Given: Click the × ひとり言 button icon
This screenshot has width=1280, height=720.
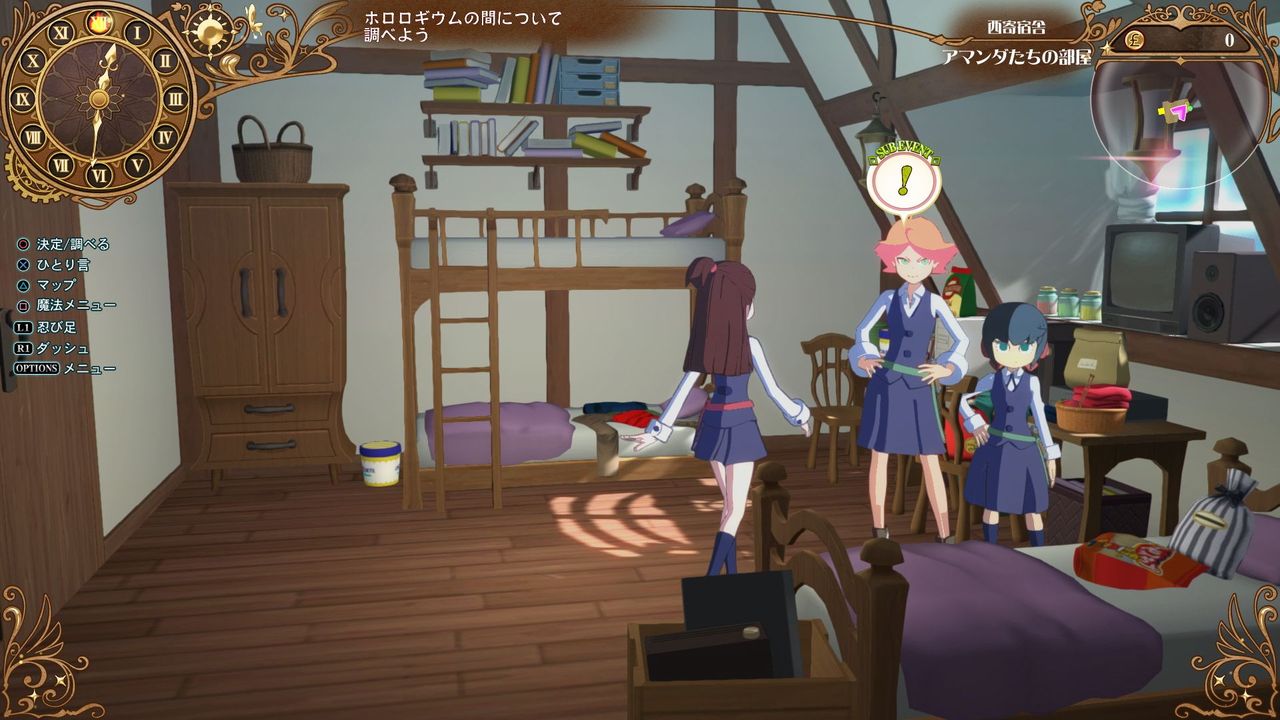Looking at the screenshot, I should tap(23, 264).
